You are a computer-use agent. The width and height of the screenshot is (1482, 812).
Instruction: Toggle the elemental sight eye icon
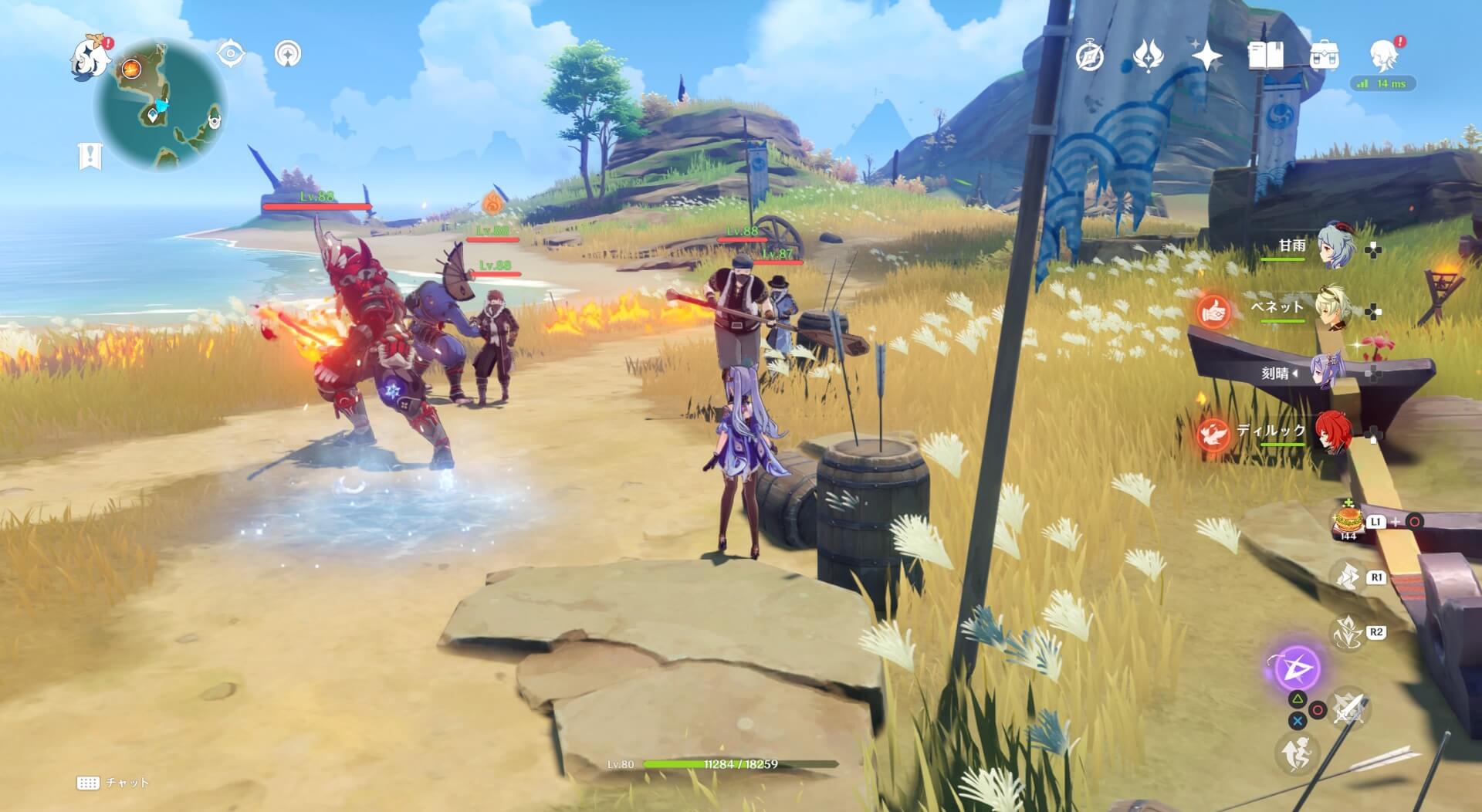click(x=230, y=54)
